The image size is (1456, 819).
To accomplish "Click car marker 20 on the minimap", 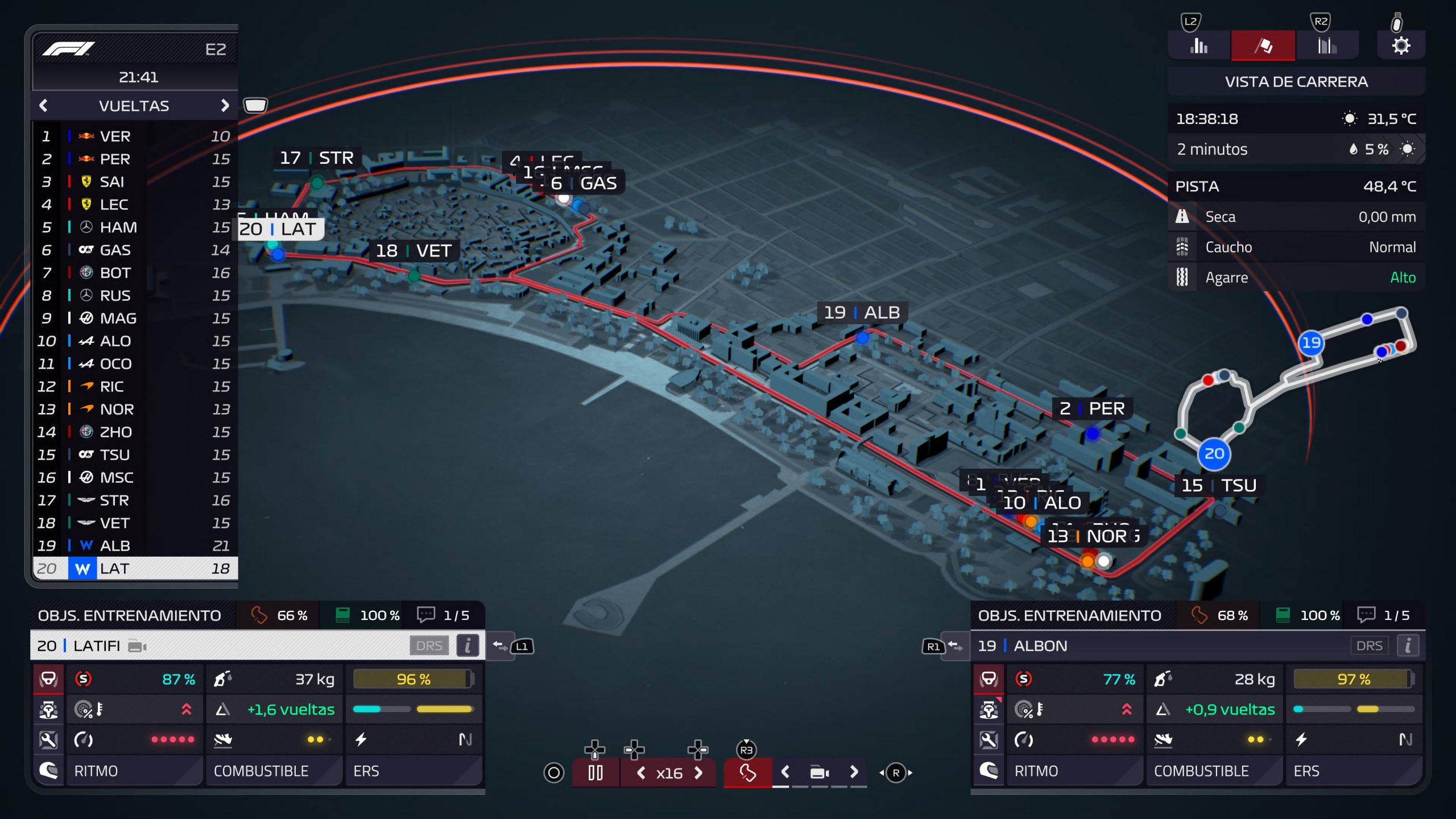I will point(1214,454).
